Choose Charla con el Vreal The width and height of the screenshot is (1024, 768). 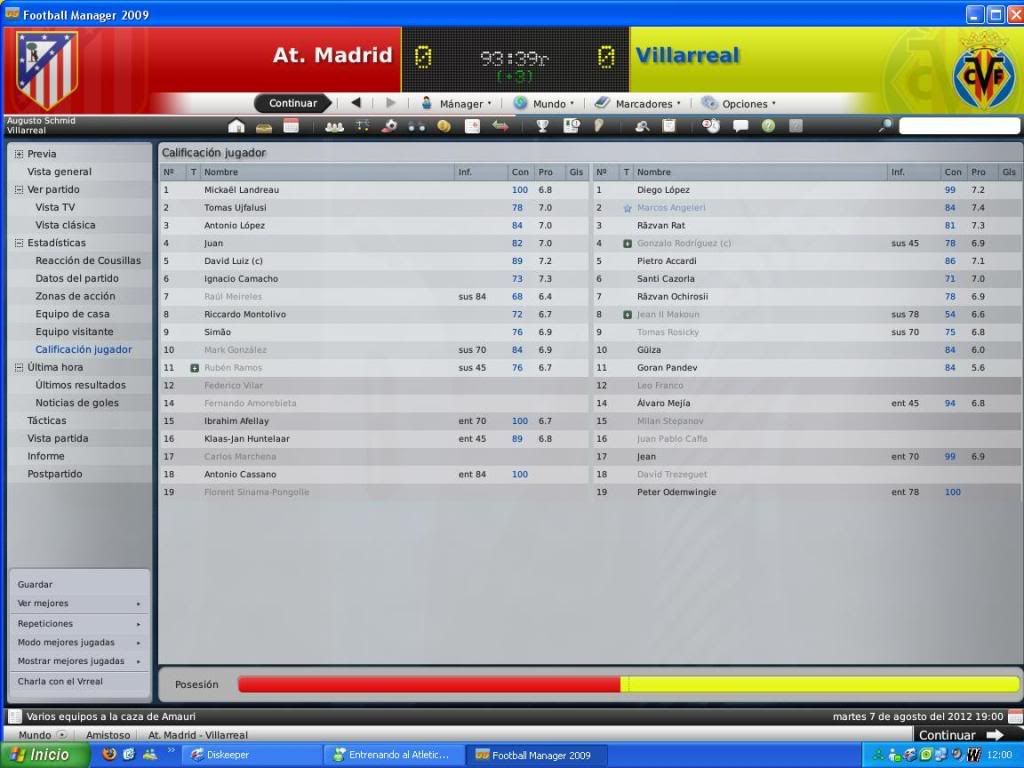[60, 682]
